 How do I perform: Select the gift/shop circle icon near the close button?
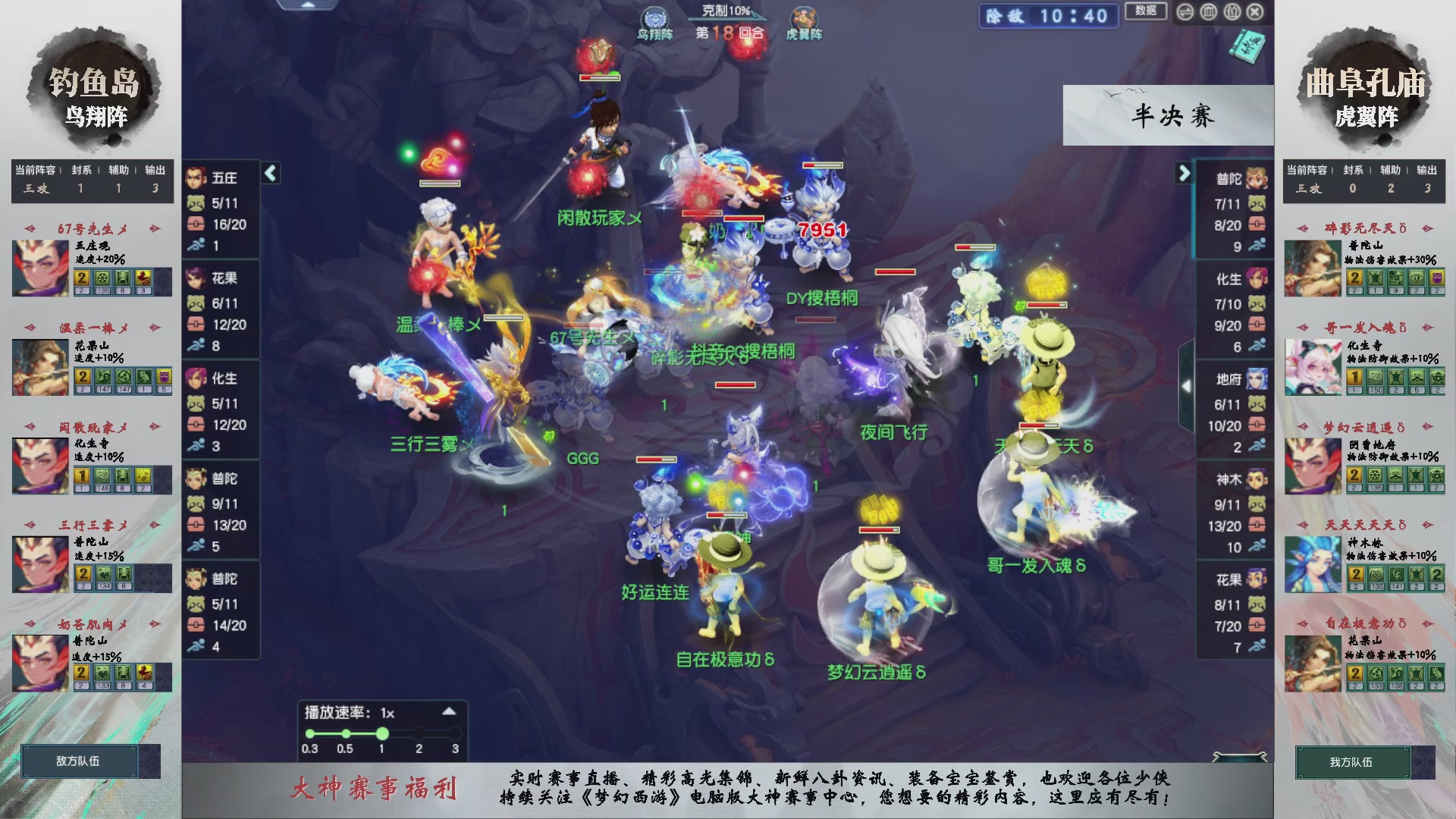pos(1232,12)
